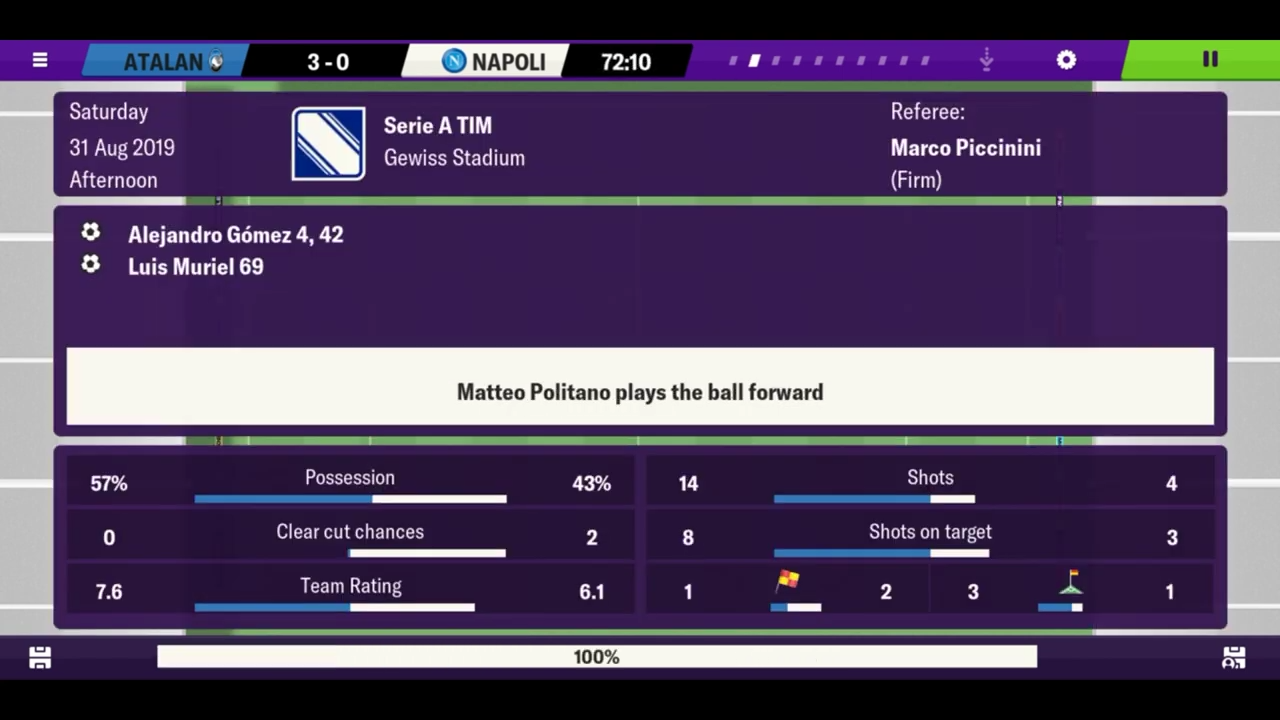The image size is (1280, 720).
Task: Click the save icon at bottom left
Action: 40,657
